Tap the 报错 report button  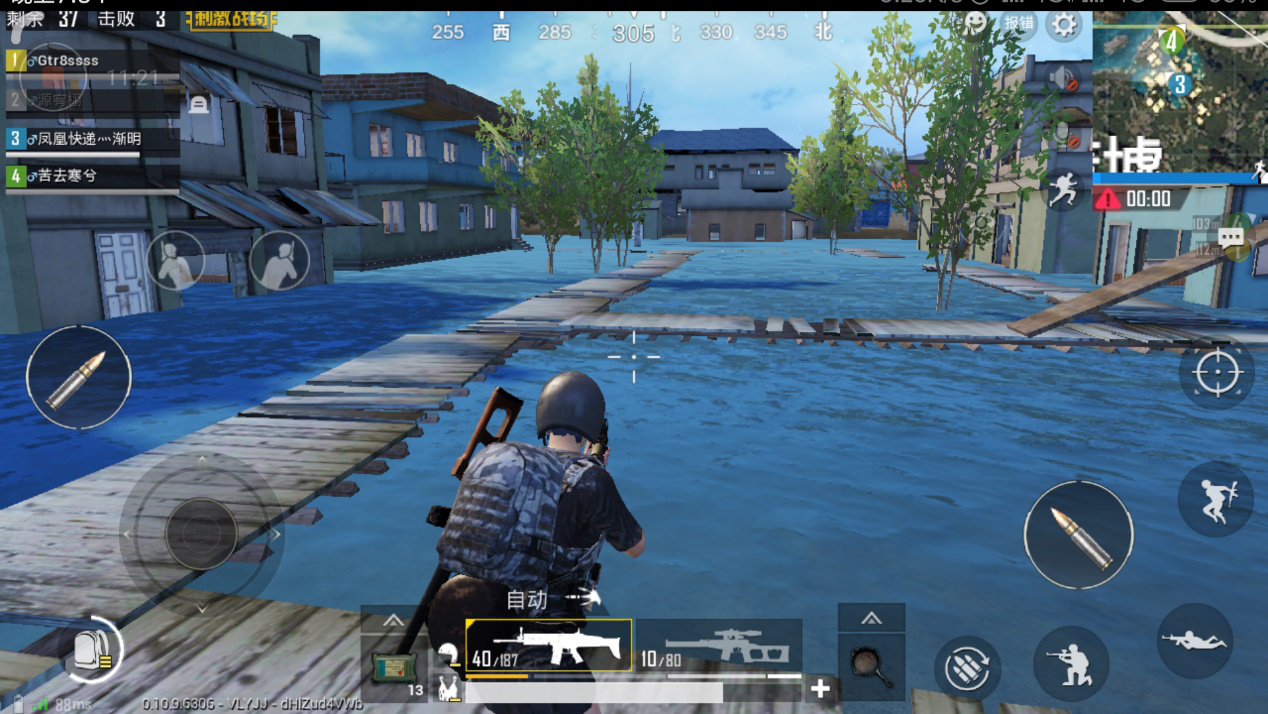click(1019, 24)
